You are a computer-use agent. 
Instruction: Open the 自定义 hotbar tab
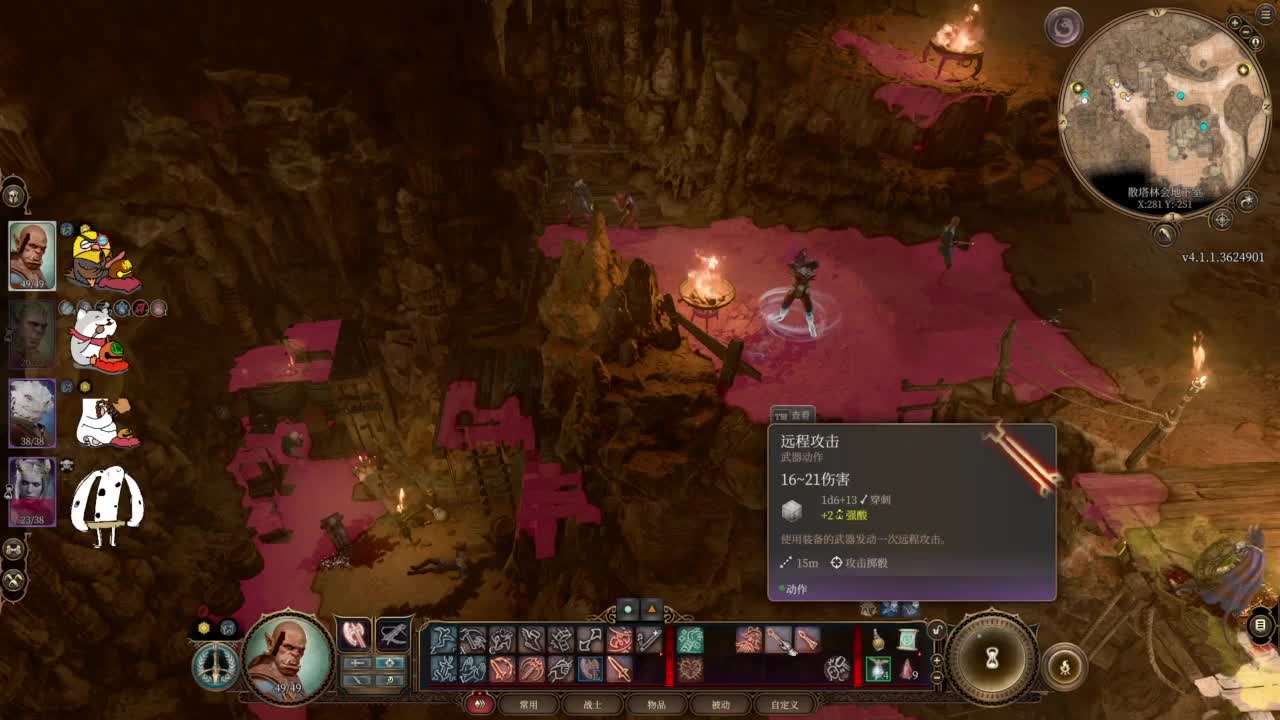coord(784,704)
